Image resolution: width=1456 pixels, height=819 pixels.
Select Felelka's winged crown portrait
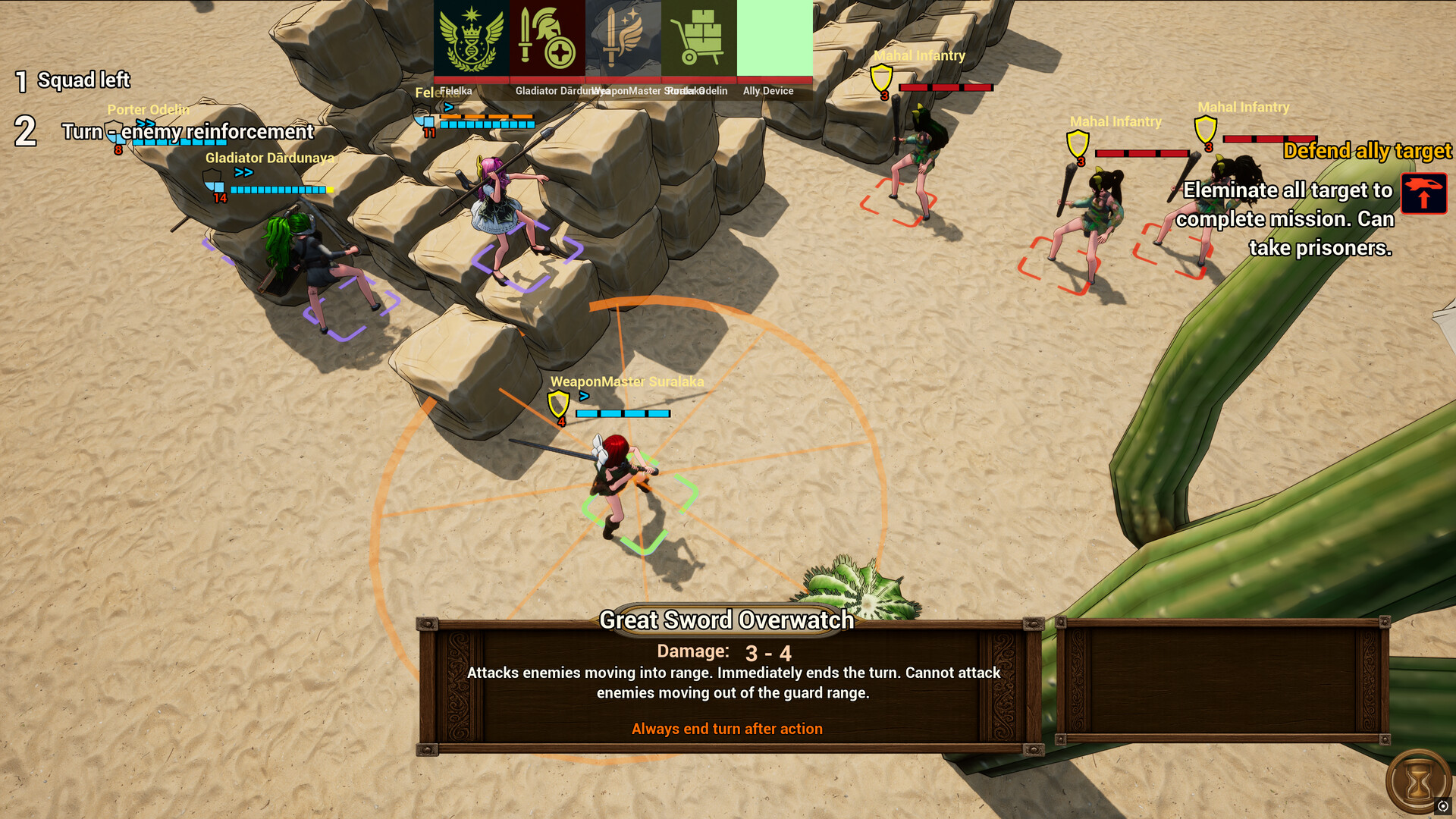[471, 38]
